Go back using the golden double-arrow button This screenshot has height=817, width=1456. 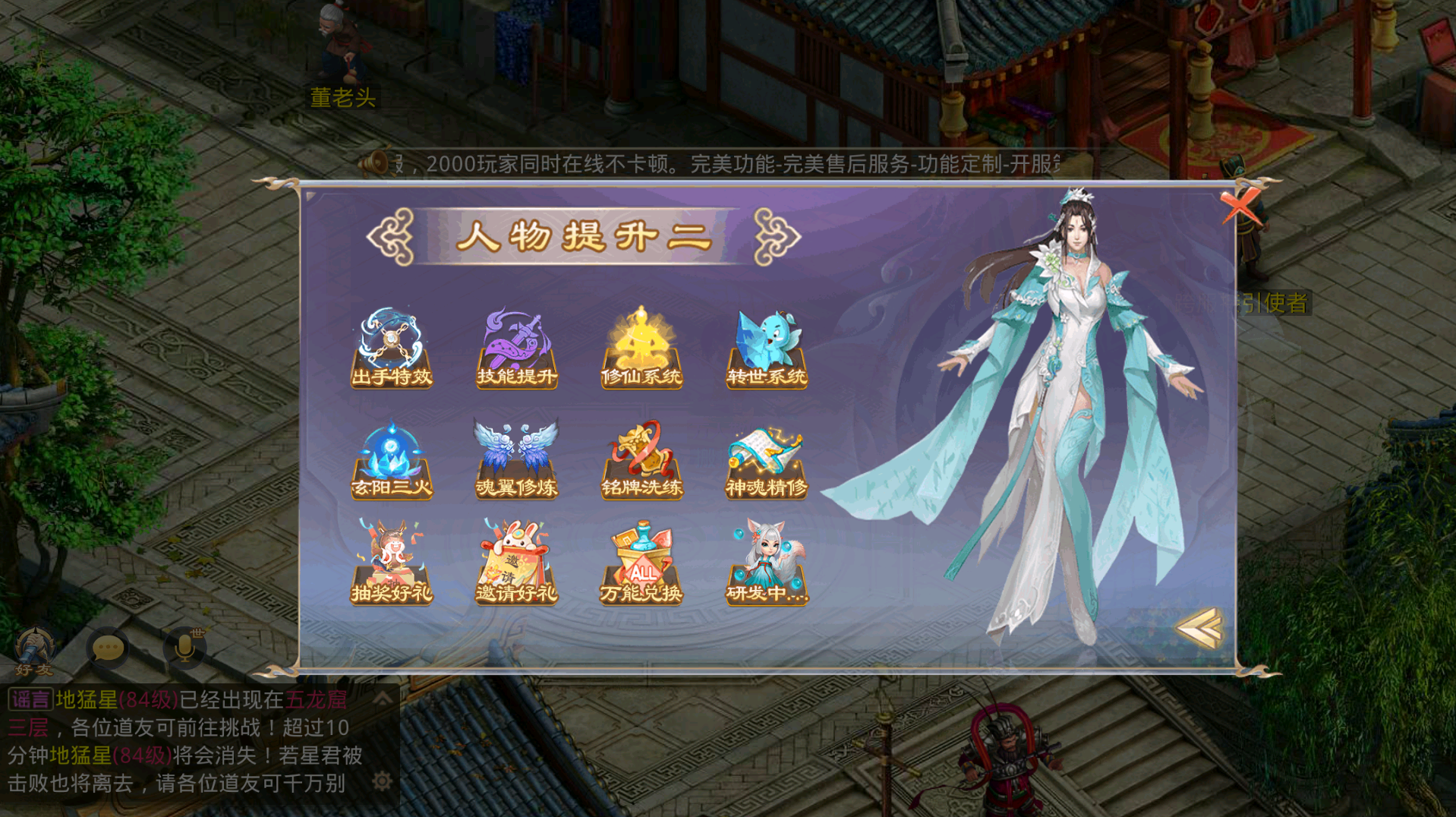(1199, 628)
